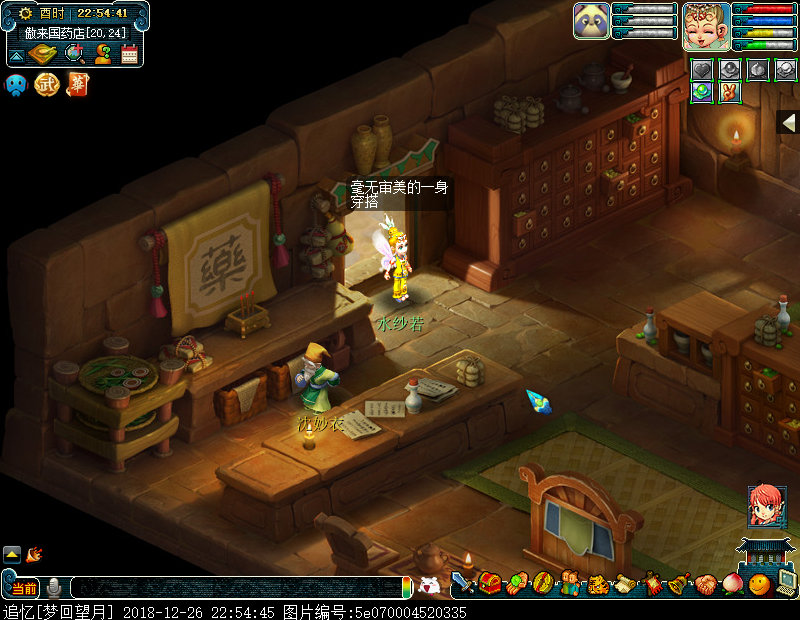Screen dimensions: 800x620
Task: Collapse the top-left location panel arrow
Action: point(17,54)
